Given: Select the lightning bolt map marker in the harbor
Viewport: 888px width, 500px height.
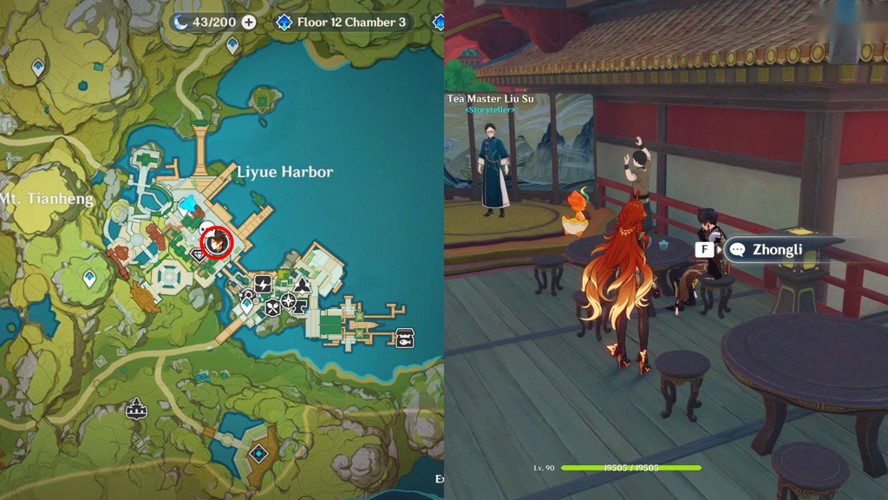Looking at the screenshot, I should [x=264, y=285].
